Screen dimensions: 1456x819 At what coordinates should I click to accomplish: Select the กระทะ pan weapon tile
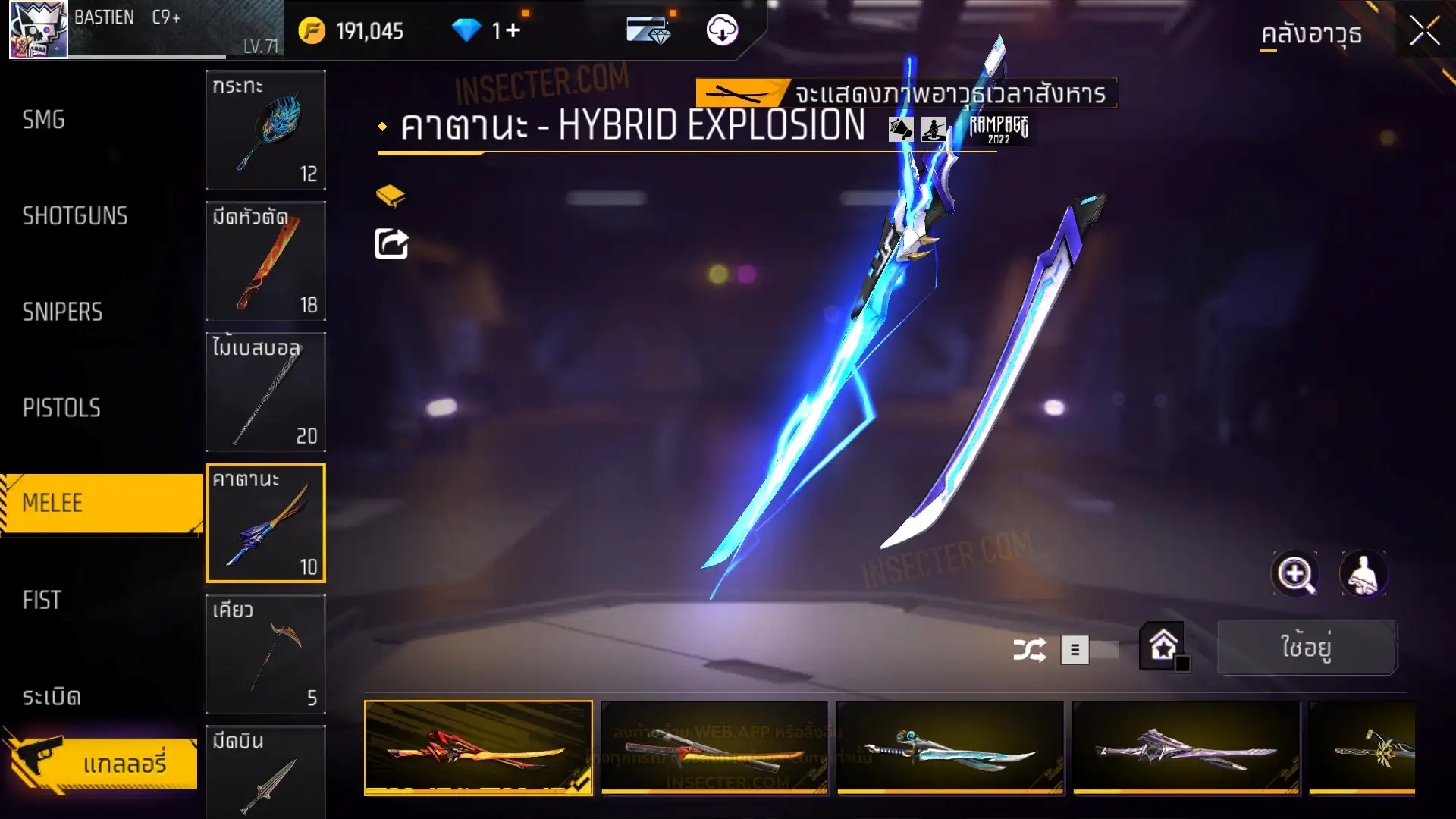[x=265, y=130]
